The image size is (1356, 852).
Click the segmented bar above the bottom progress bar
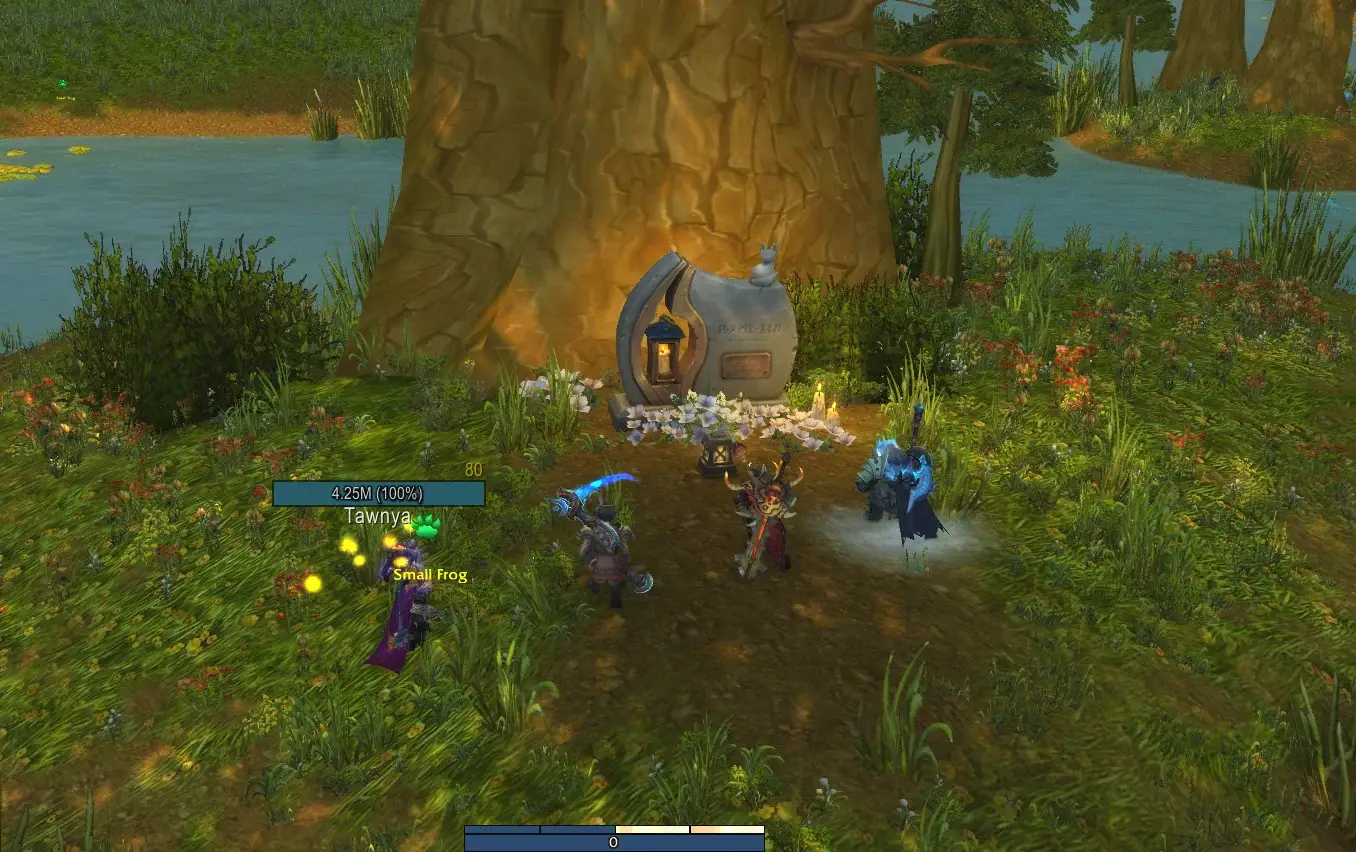[x=614, y=828]
